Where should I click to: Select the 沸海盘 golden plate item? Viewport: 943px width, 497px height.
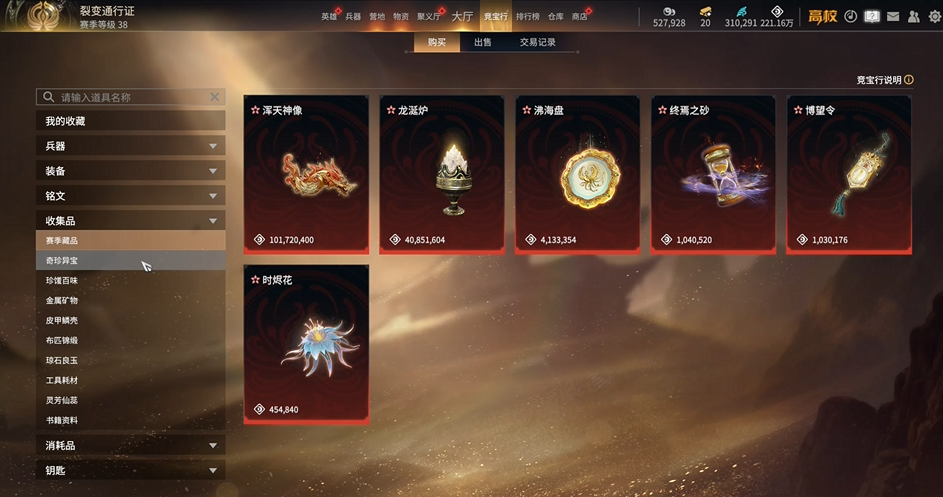(577, 175)
